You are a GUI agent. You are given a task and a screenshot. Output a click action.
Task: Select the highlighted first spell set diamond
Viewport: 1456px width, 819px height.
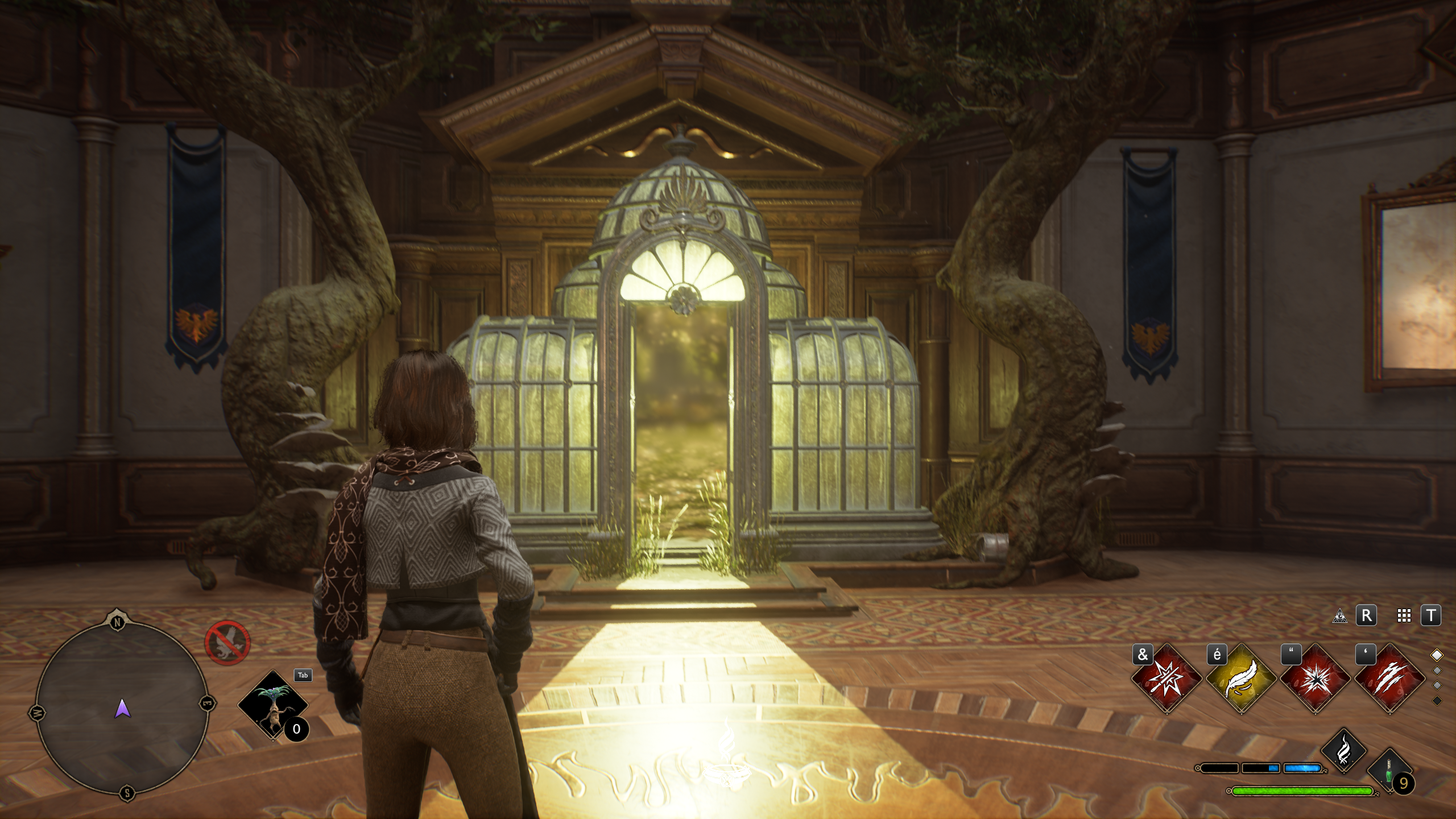pos(1437,655)
